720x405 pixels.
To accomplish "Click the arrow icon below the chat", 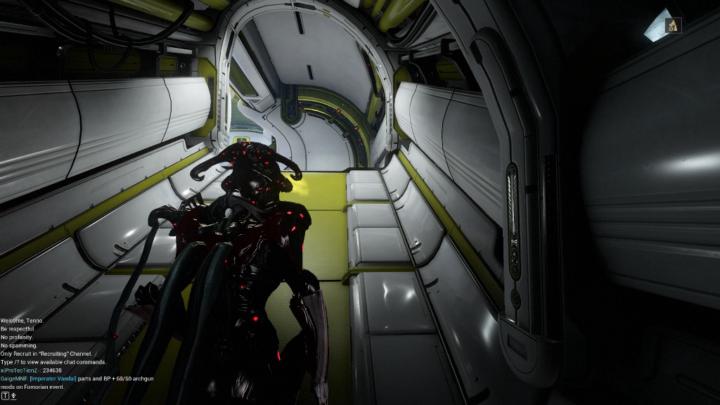I will click(13, 396).
